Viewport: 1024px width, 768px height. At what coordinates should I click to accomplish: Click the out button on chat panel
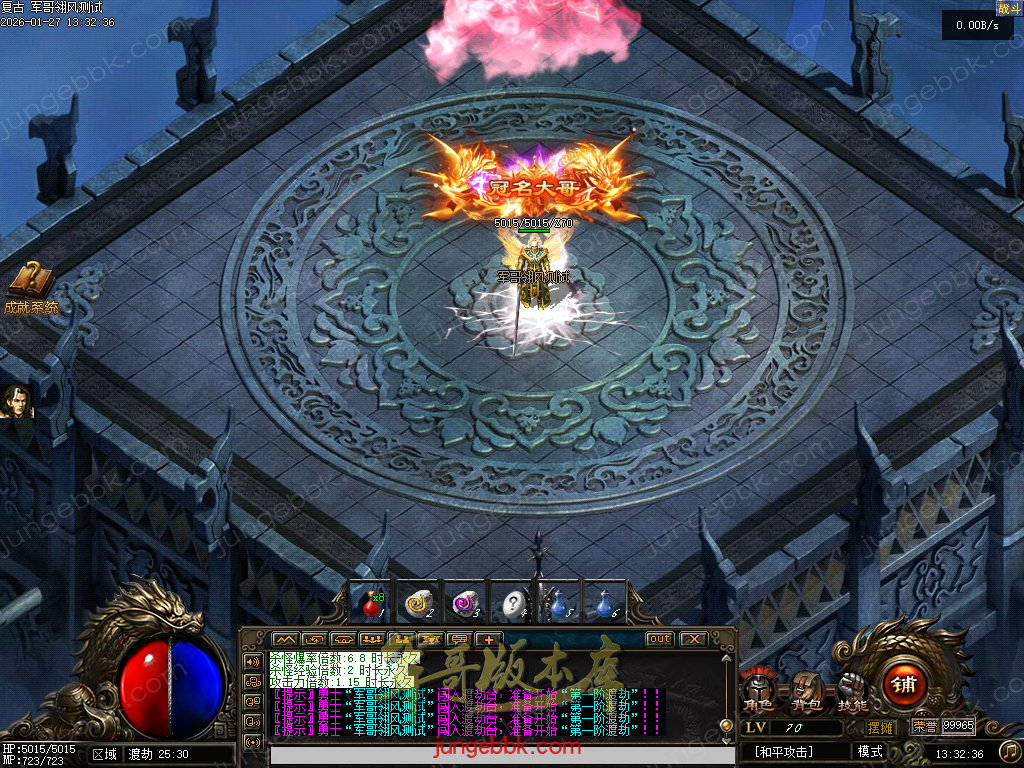(659, 639)
